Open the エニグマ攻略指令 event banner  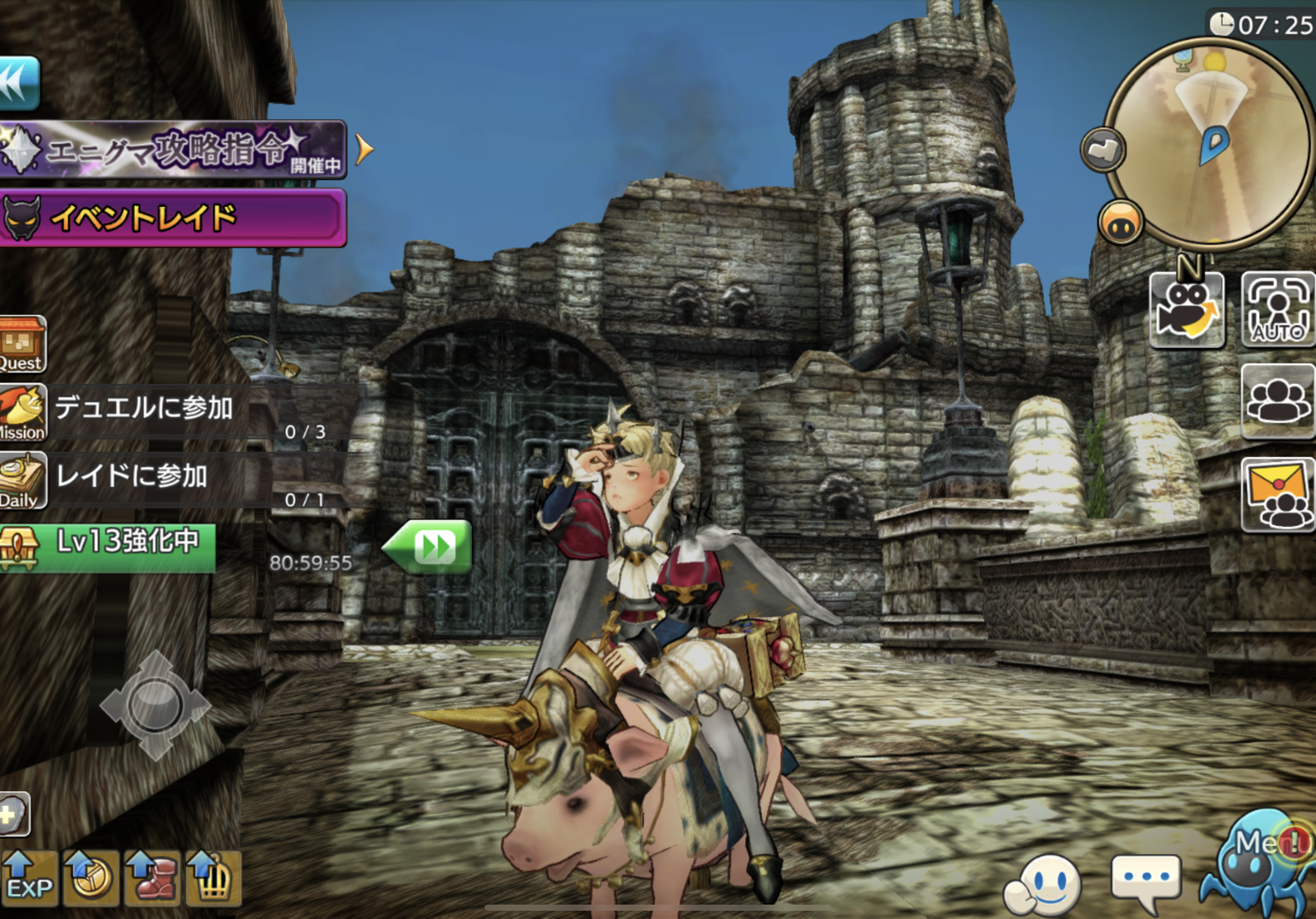[171, 150]
